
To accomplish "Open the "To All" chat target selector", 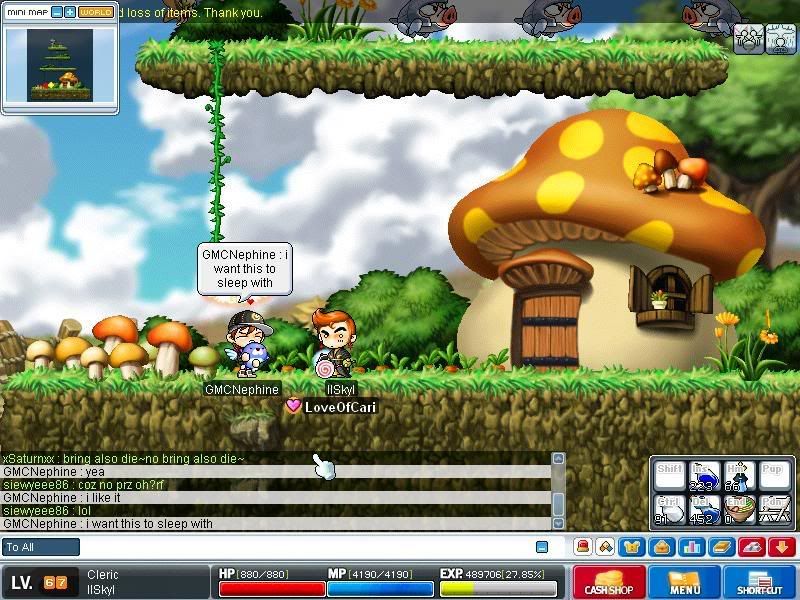I will pos(41,547).
